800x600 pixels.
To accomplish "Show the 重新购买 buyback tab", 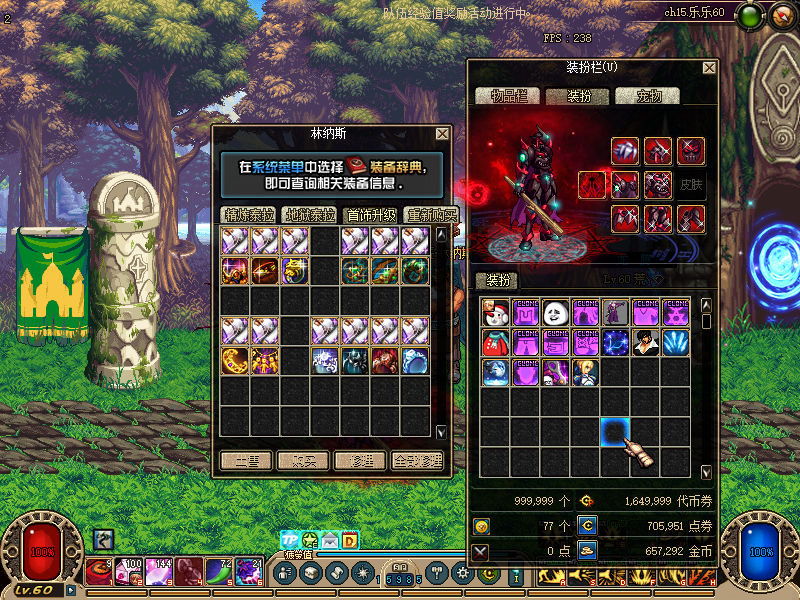I will [431, 215].
